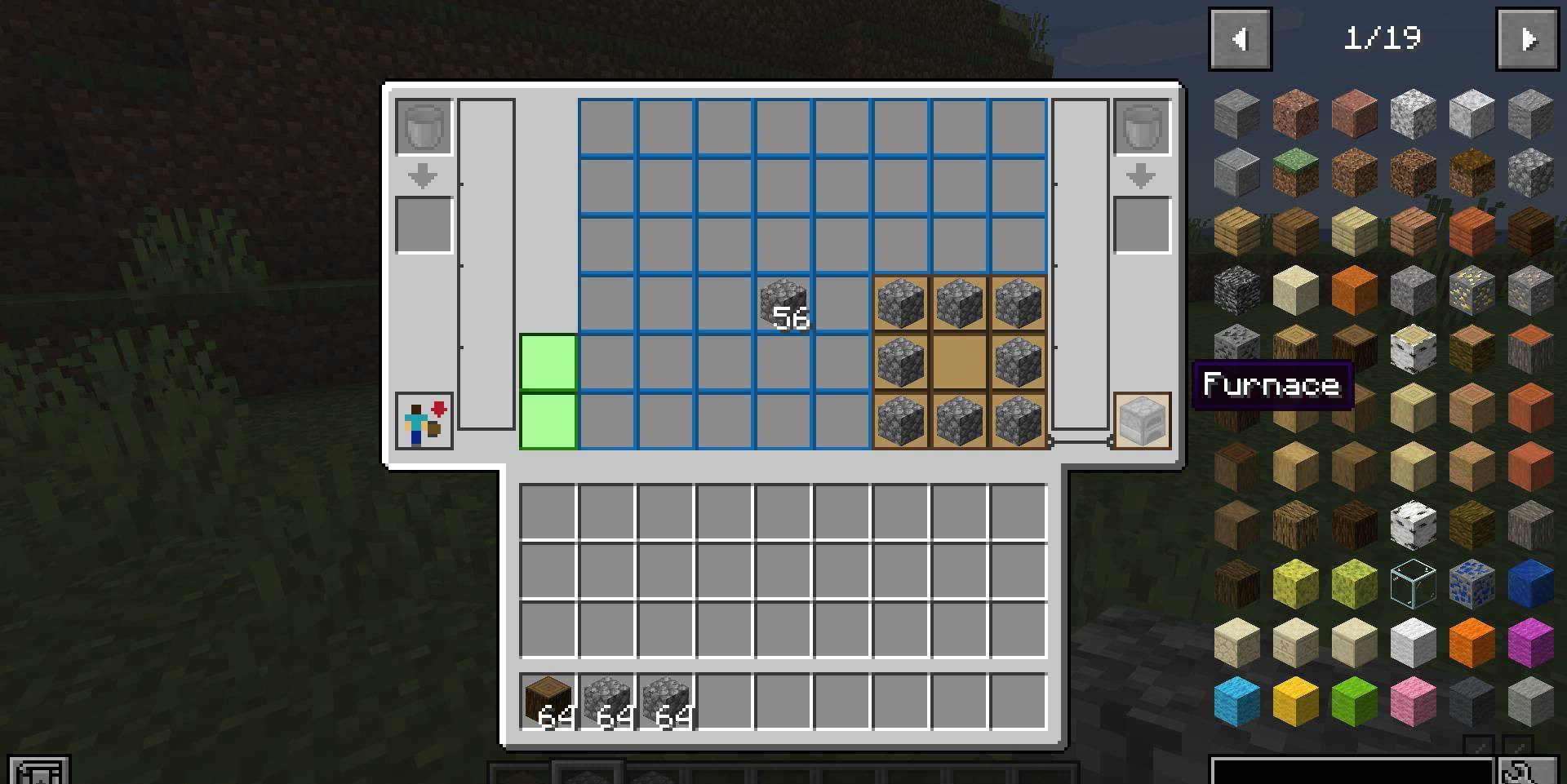
Task: Take the Furnace from the output slot
Action: [x=1142, y=421]
